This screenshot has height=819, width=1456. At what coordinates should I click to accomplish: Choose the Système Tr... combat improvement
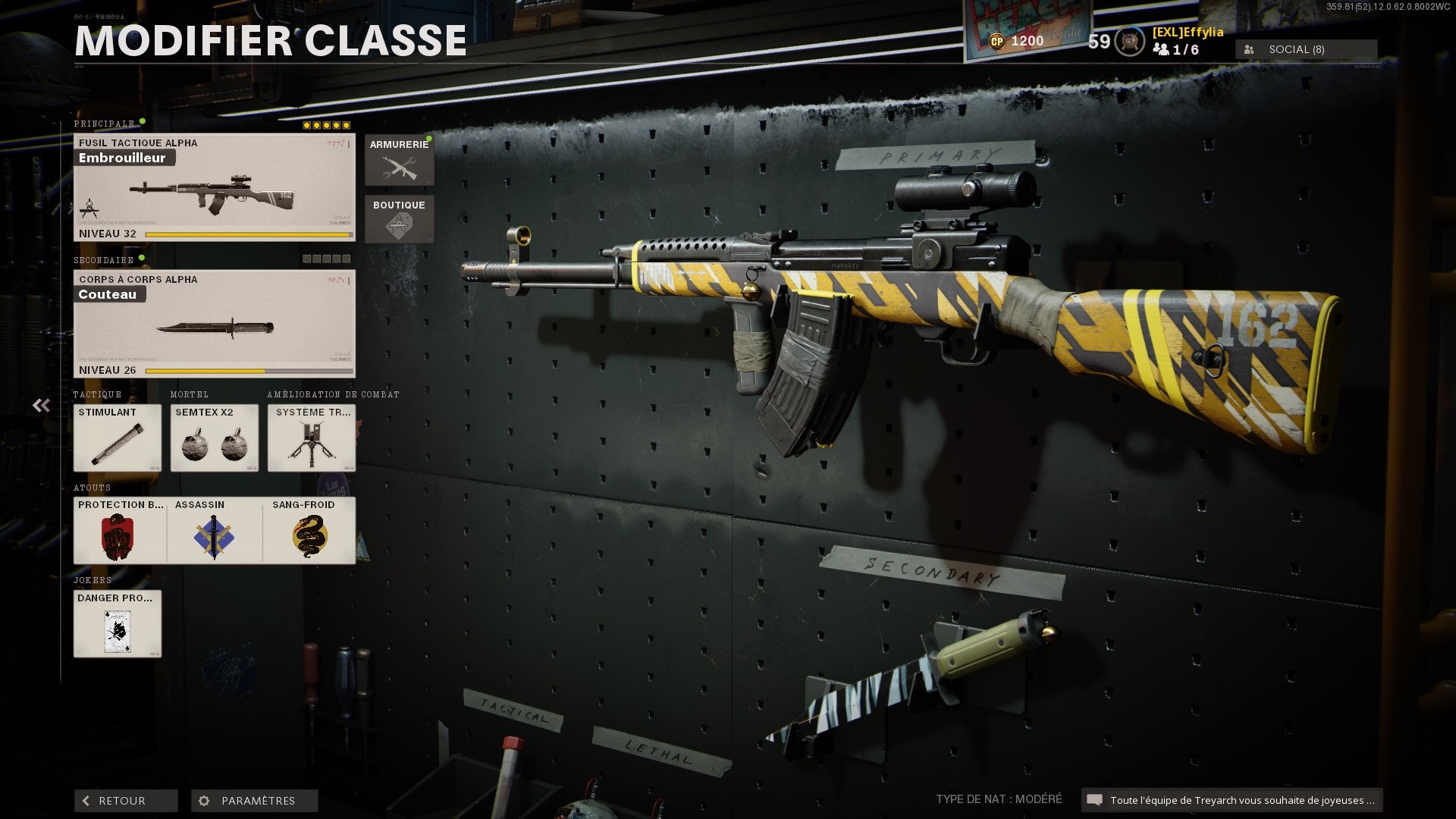(x=311, y=438)
